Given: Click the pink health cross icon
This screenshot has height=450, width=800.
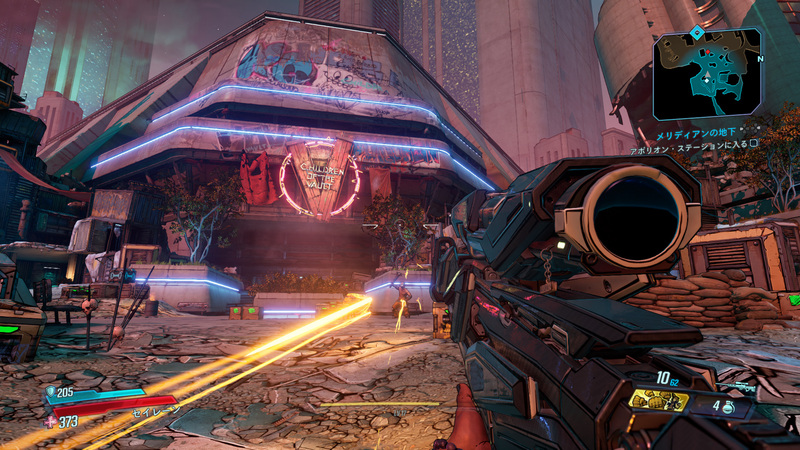Looking at the screenshot, I should click(51, 422).
